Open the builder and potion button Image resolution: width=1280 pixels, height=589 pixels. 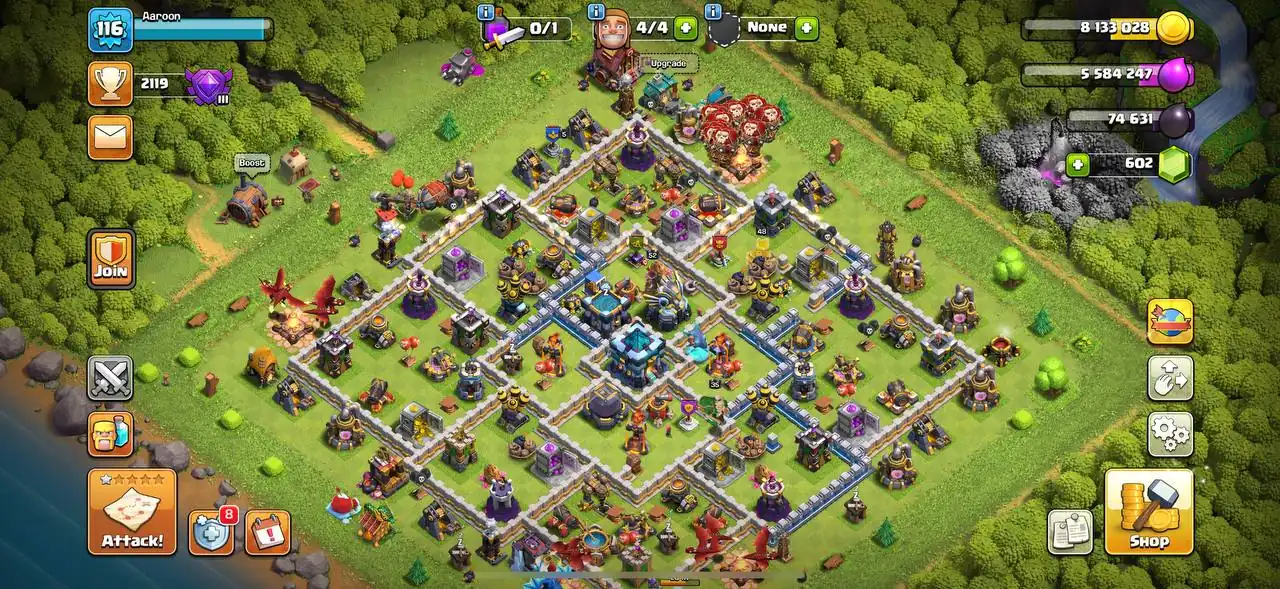click(x=110, y=434)
